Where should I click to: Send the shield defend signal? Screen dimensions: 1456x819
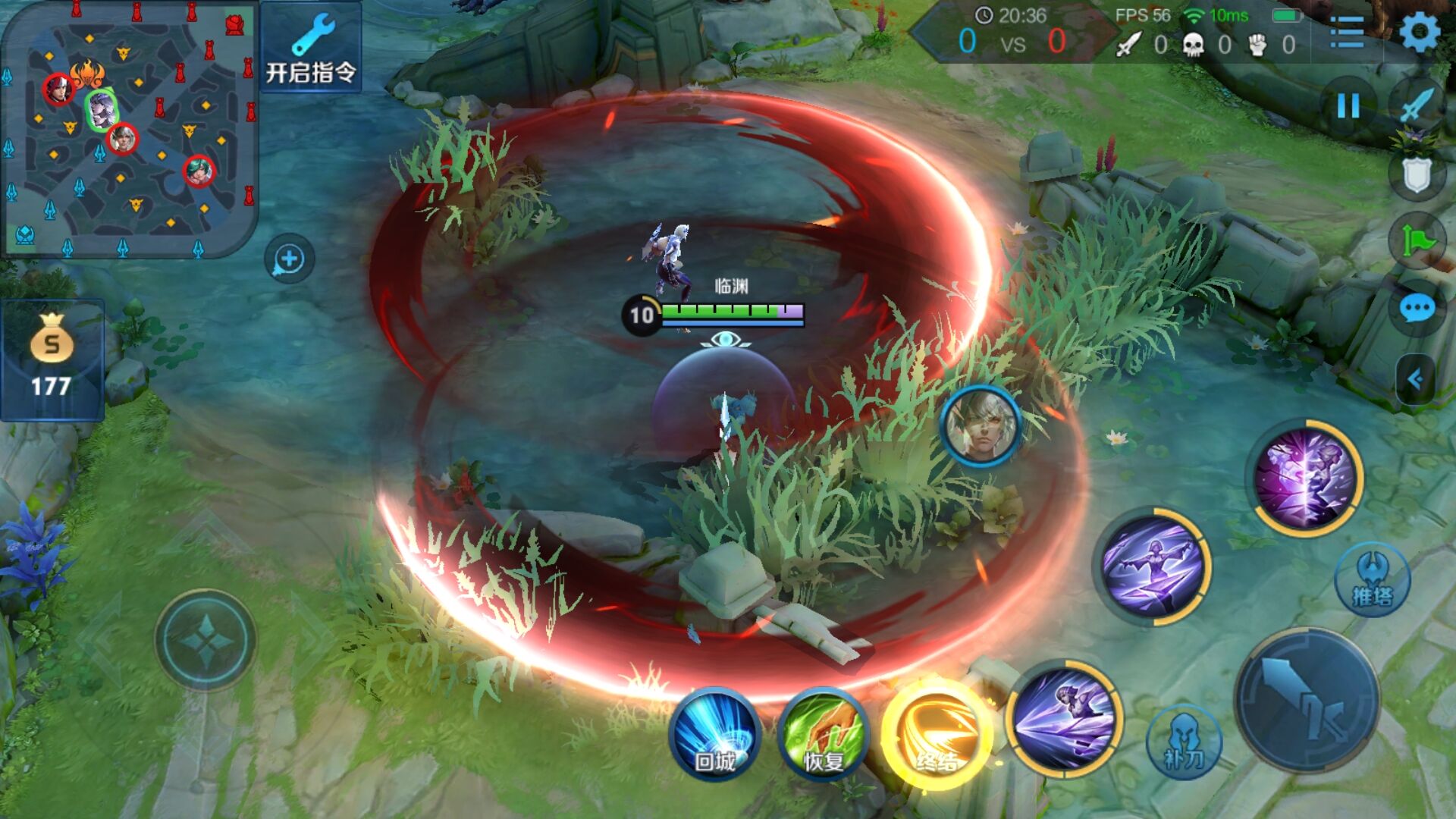tap(1416, 174)
